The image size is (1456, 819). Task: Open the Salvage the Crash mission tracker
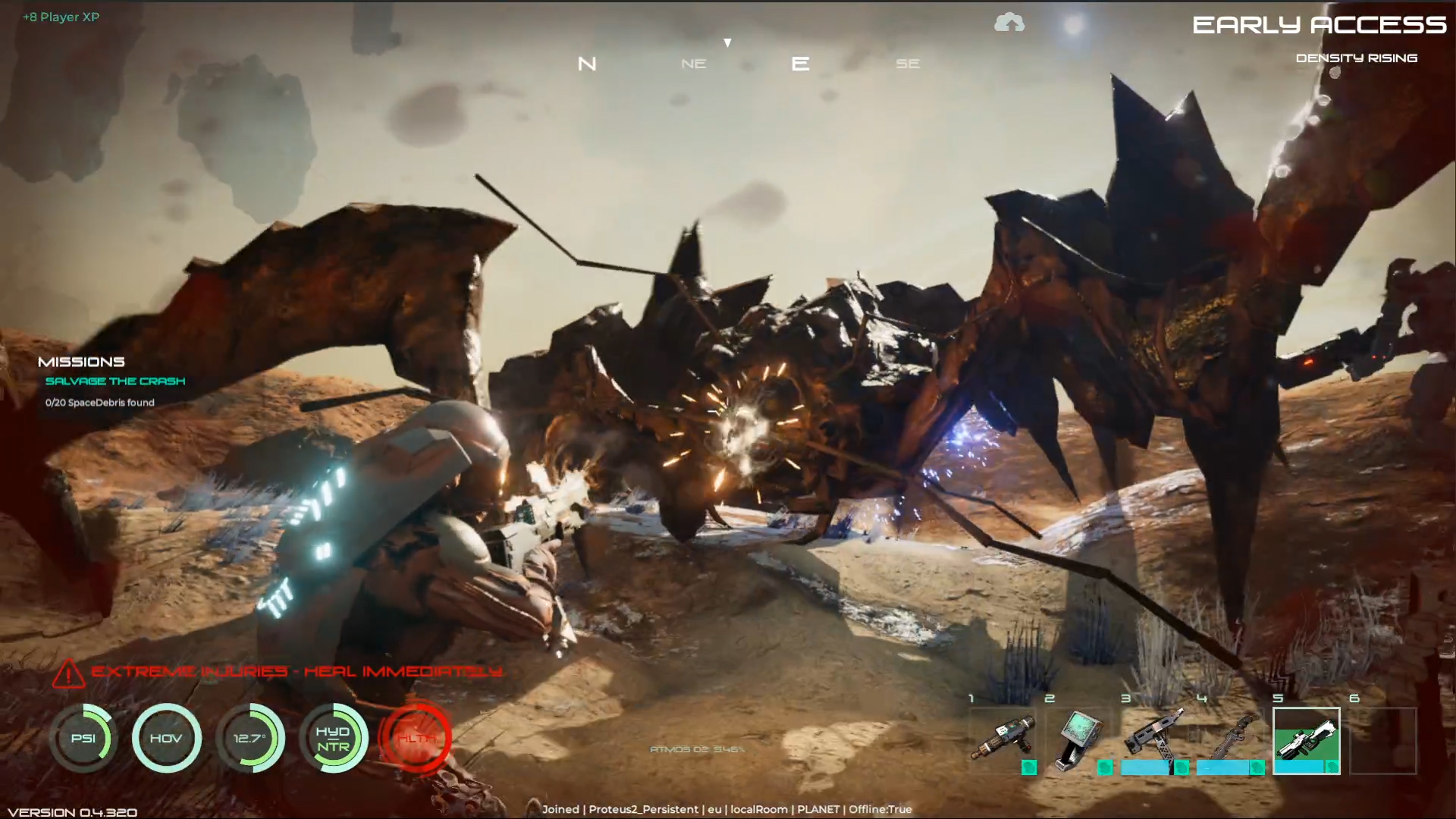coord(115,381)
